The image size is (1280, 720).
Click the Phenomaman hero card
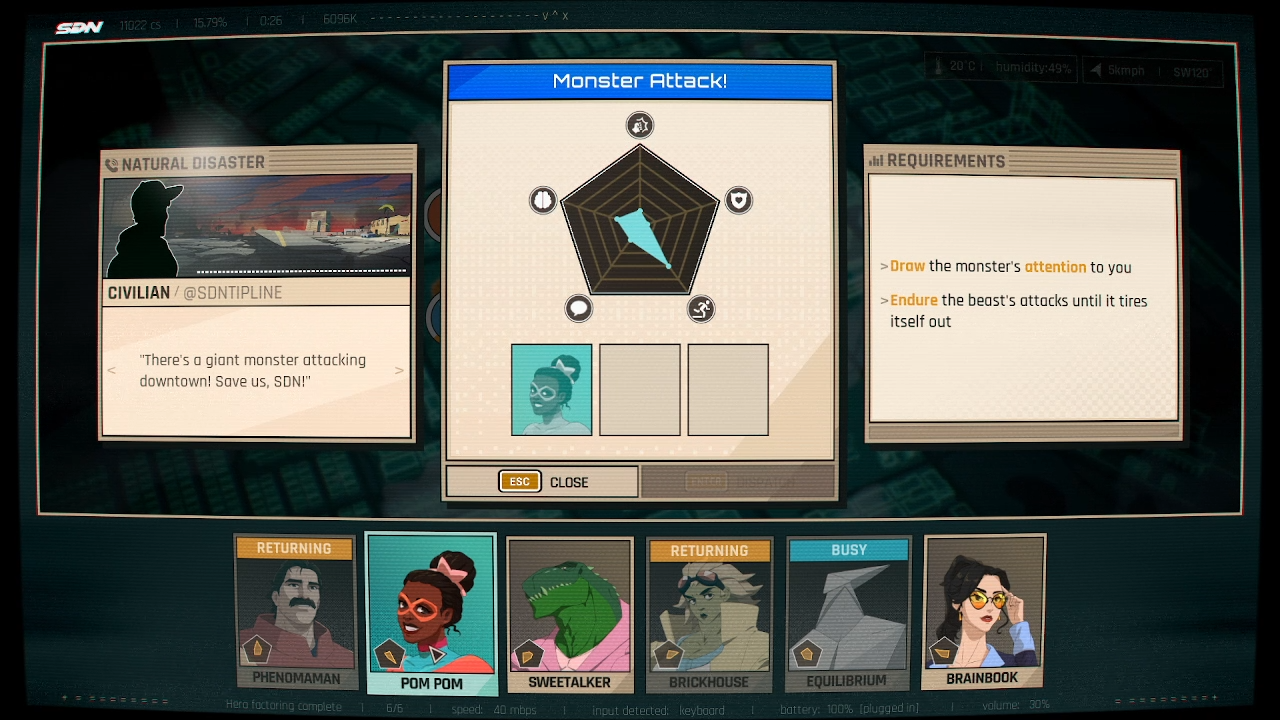click(x=295, y=612)
